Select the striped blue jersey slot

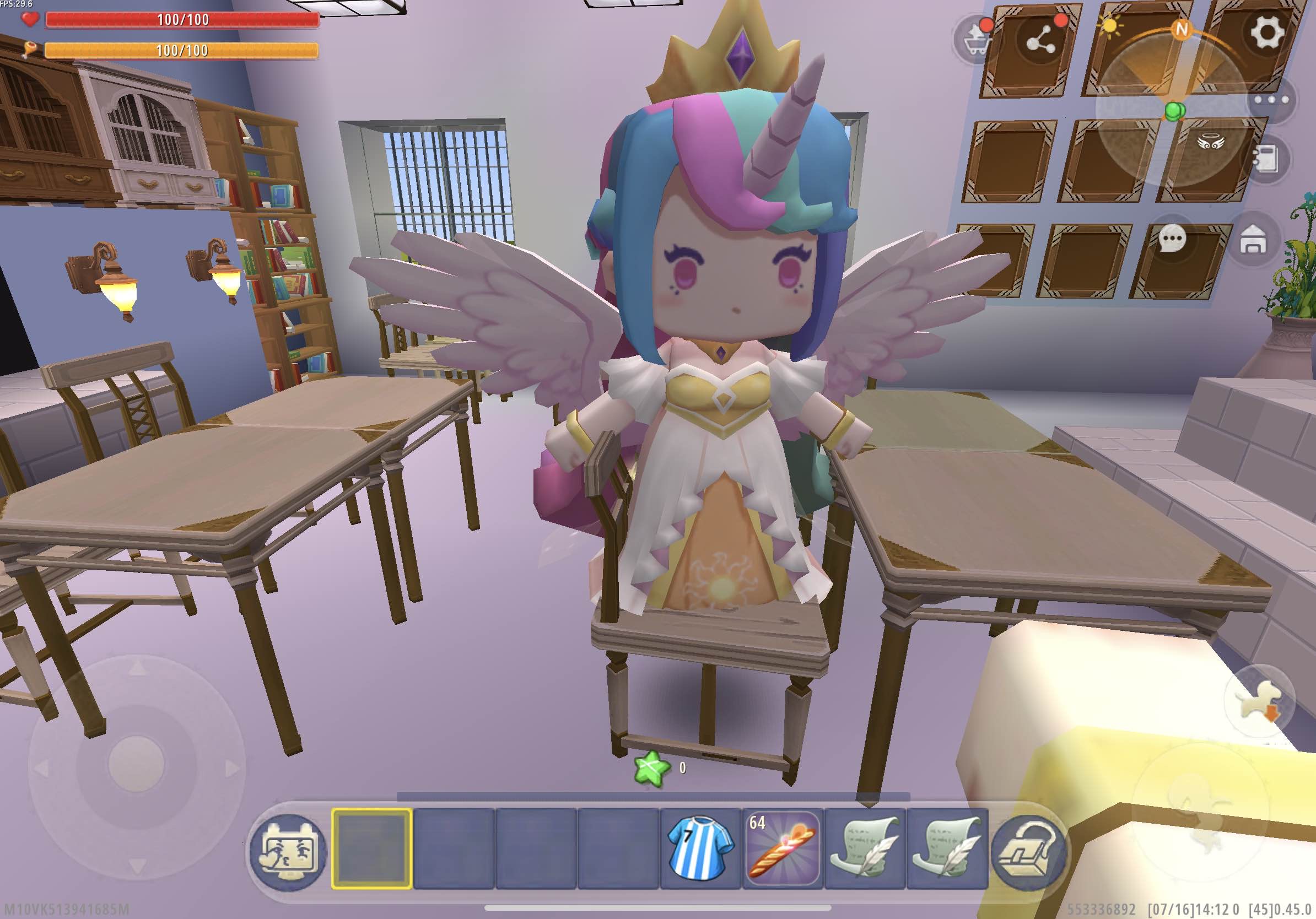click(700, 848)
